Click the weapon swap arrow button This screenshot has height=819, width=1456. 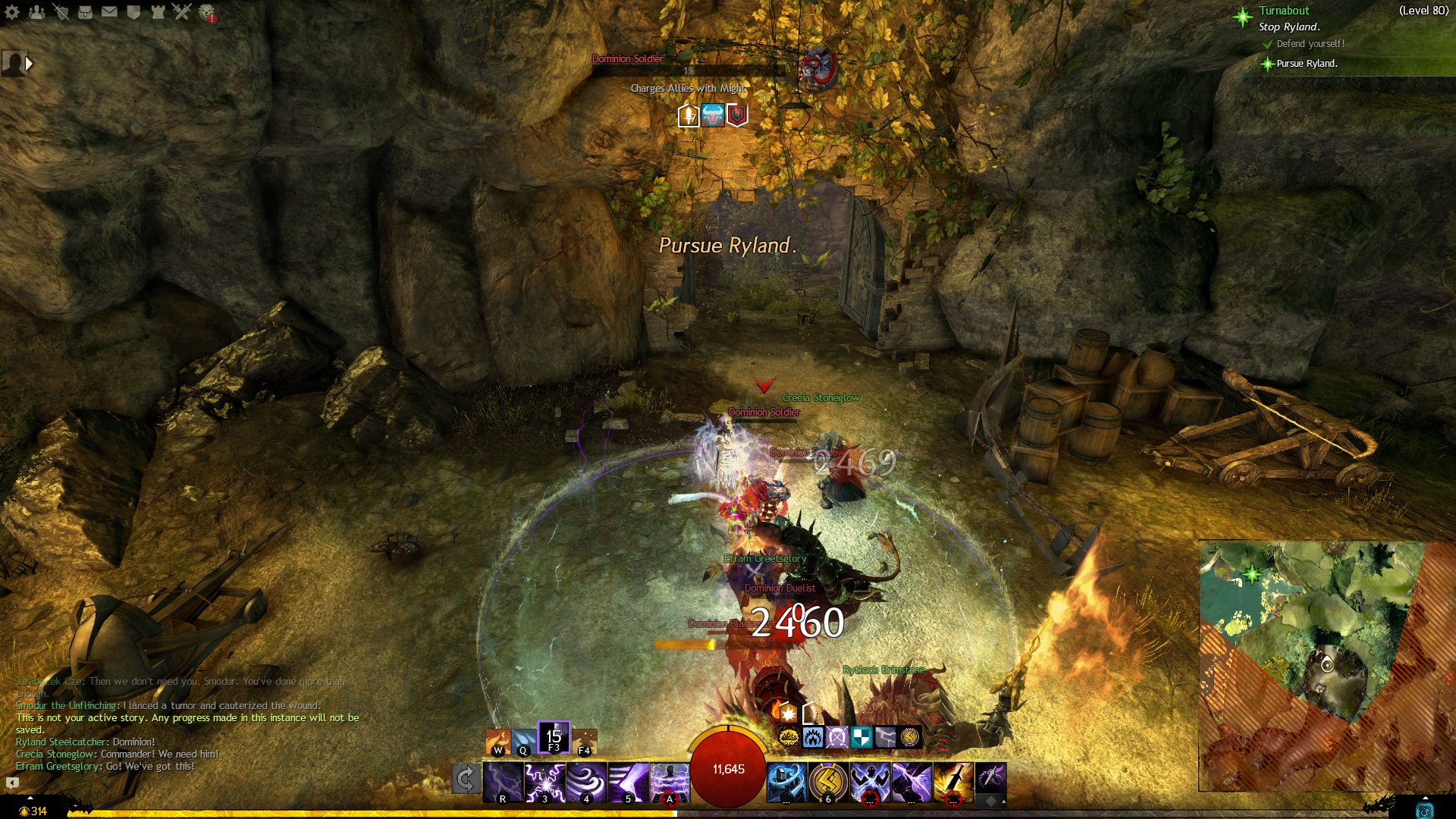pos(466,779)
